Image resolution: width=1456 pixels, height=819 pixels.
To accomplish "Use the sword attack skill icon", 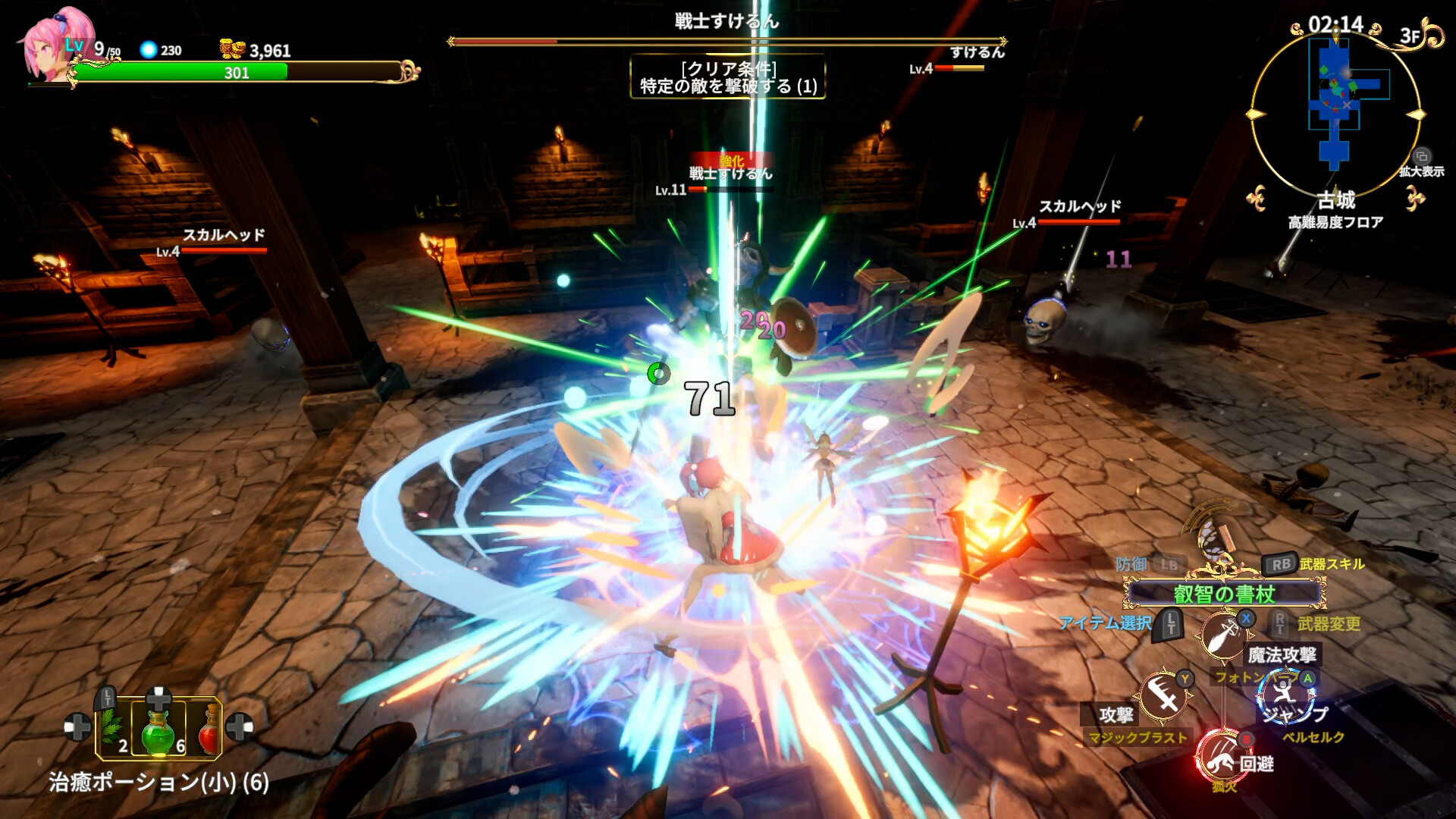I will click(1163, 694).
